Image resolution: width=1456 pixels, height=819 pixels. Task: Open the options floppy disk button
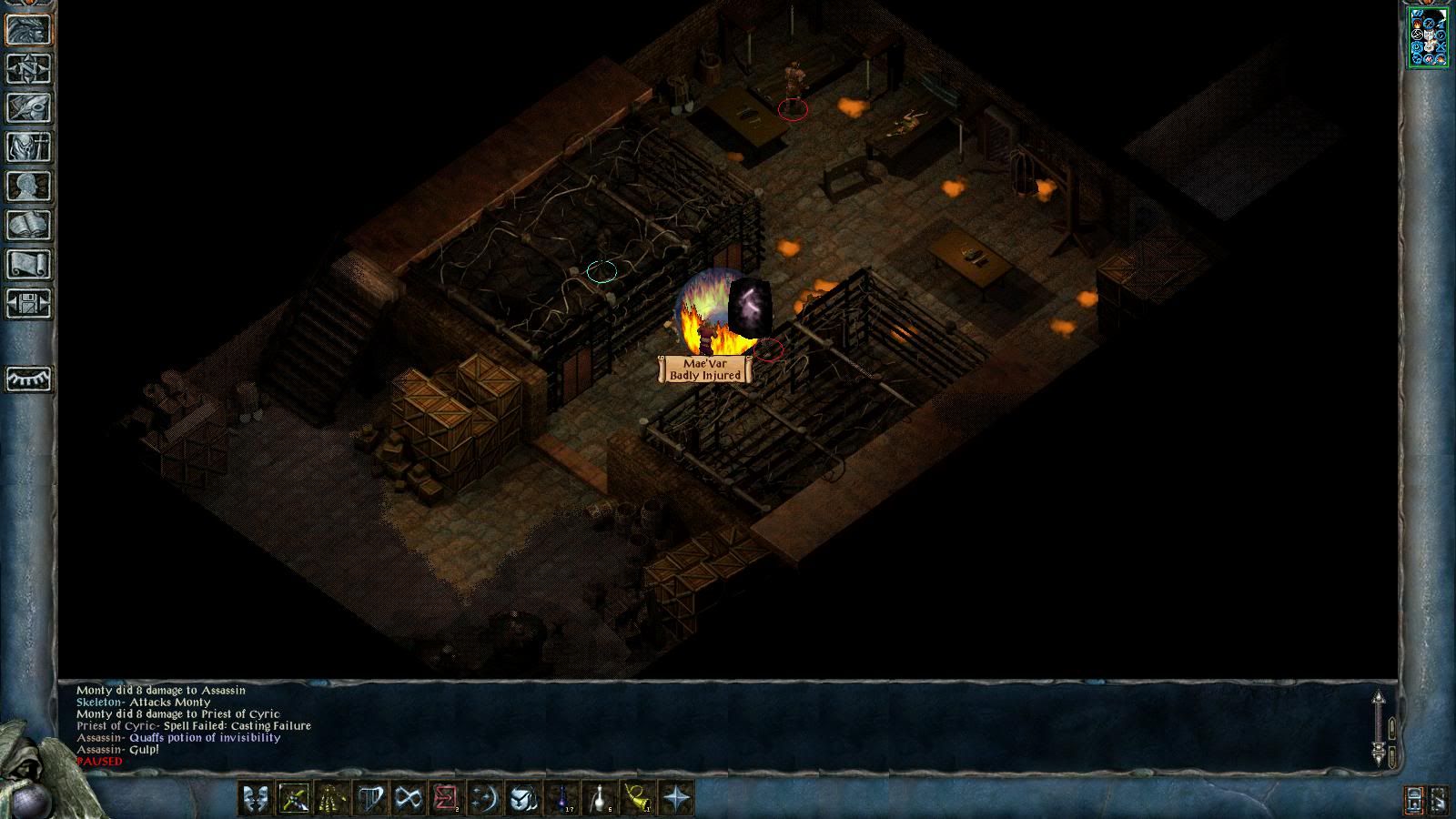pyautogui.click(x=28, y=303)
